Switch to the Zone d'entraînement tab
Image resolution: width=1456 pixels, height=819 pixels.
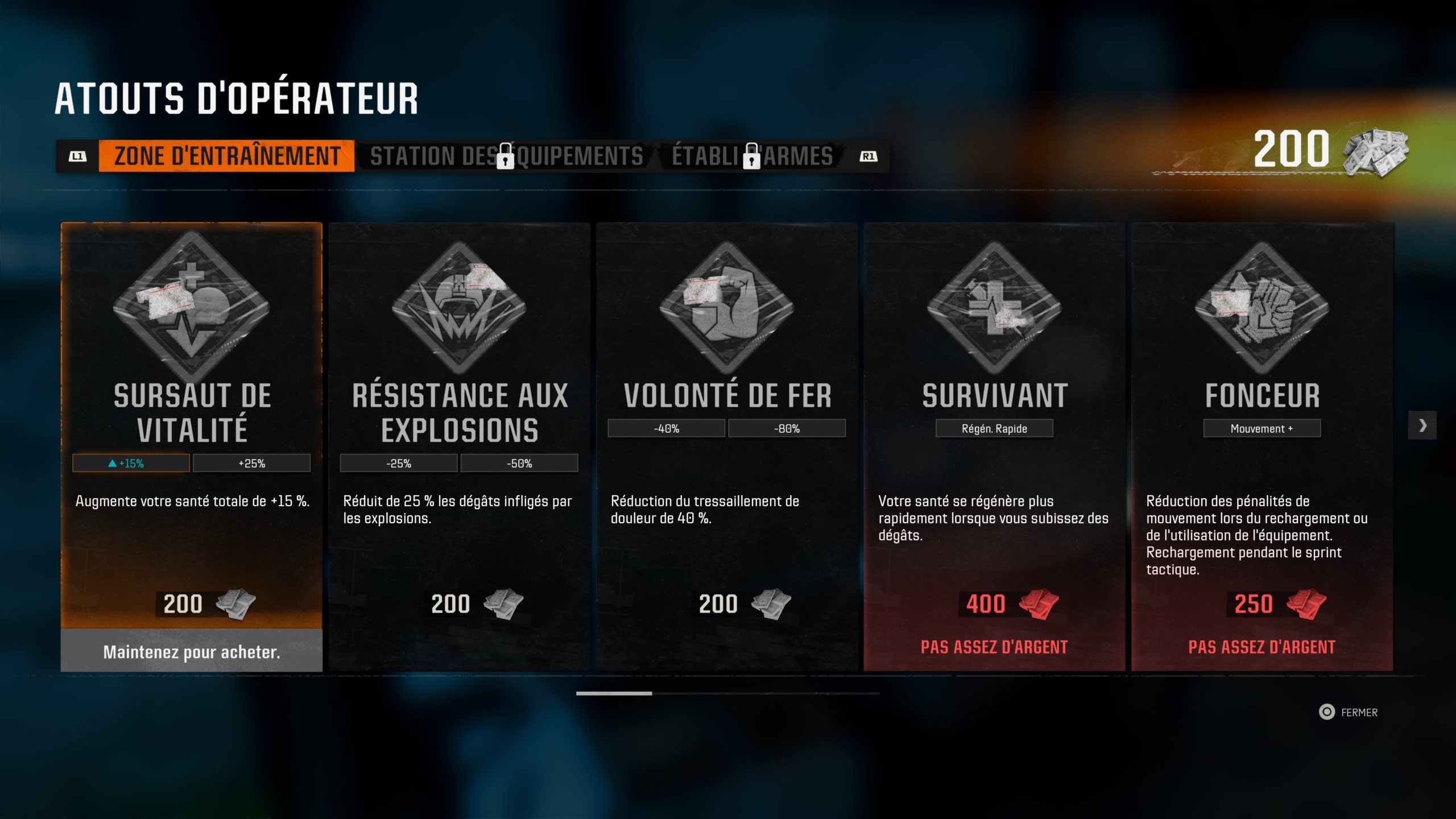coord(226,156)
